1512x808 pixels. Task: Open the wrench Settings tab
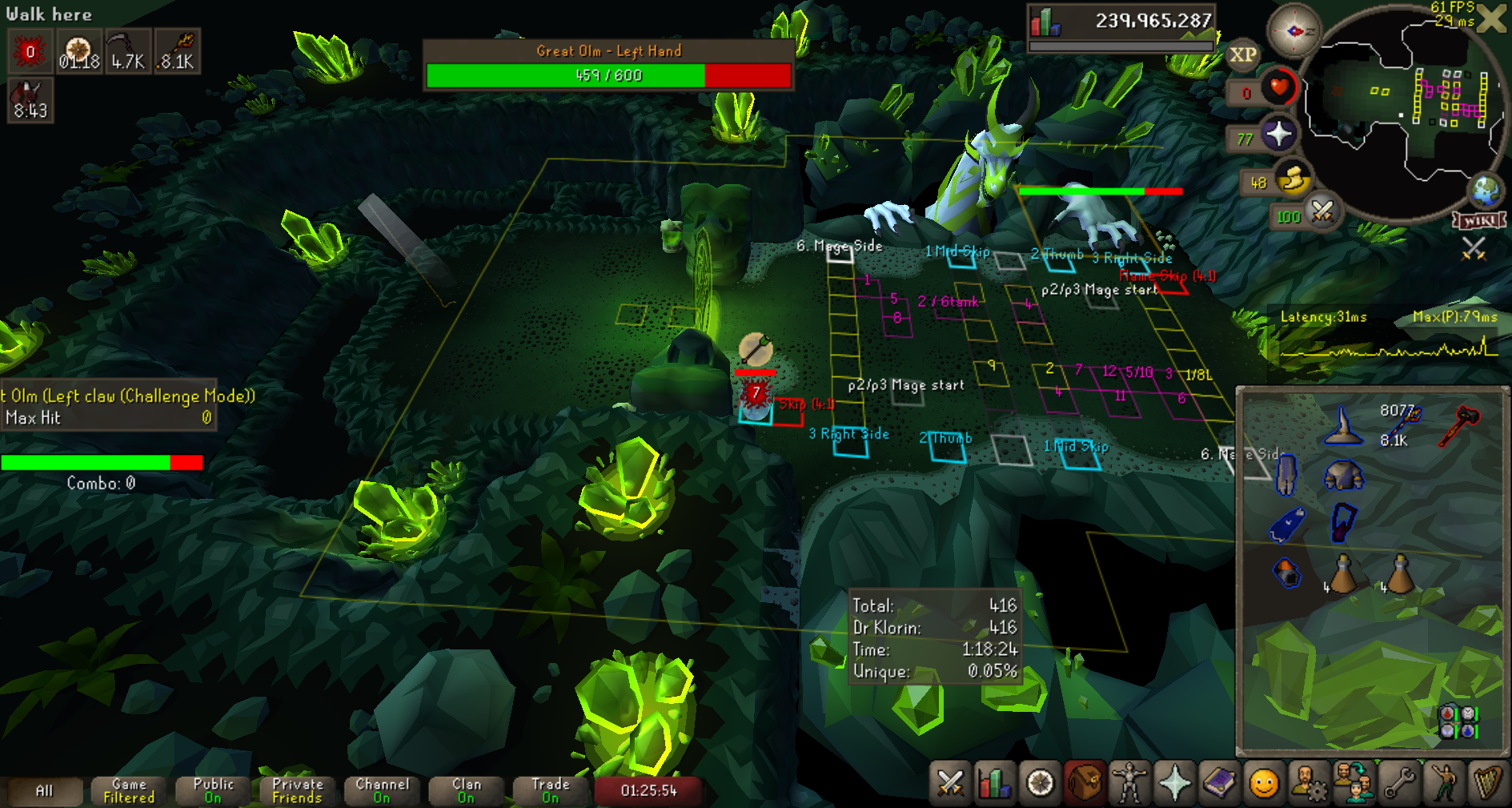tap(1399, 782)
